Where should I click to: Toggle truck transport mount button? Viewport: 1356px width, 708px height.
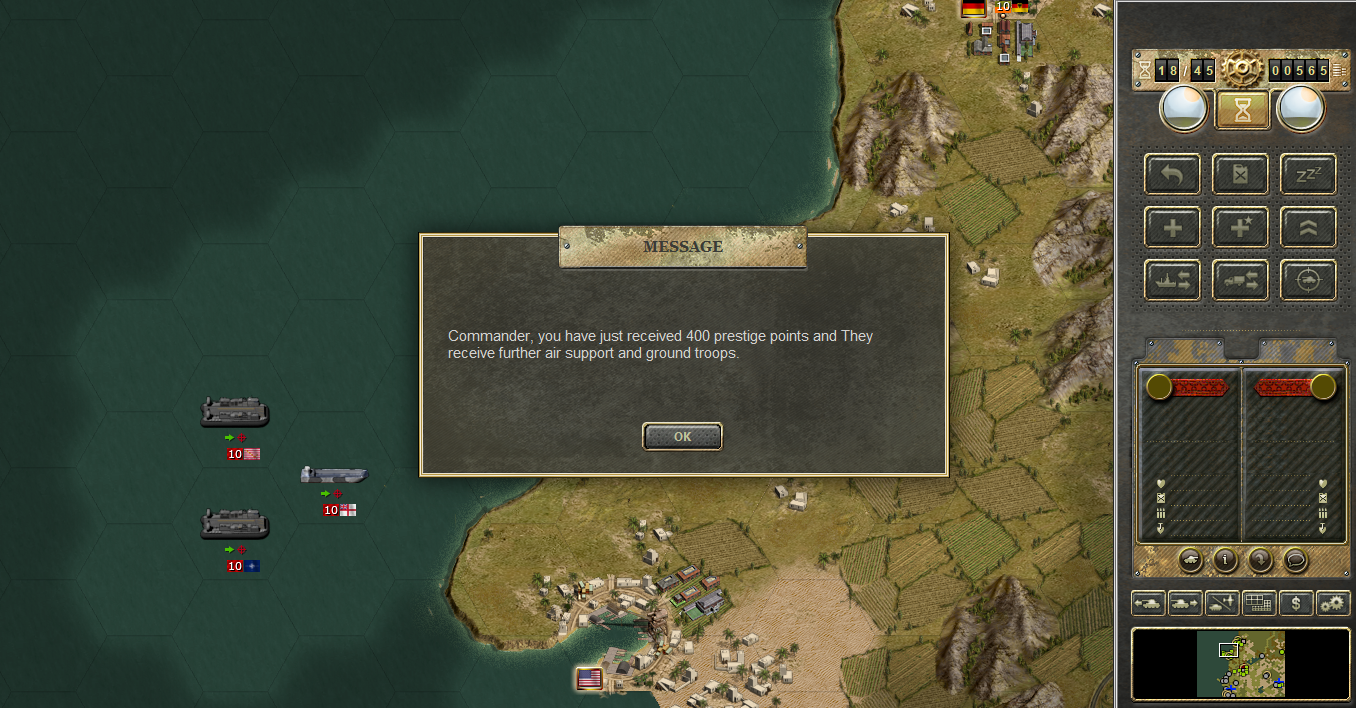[1240, 280]
